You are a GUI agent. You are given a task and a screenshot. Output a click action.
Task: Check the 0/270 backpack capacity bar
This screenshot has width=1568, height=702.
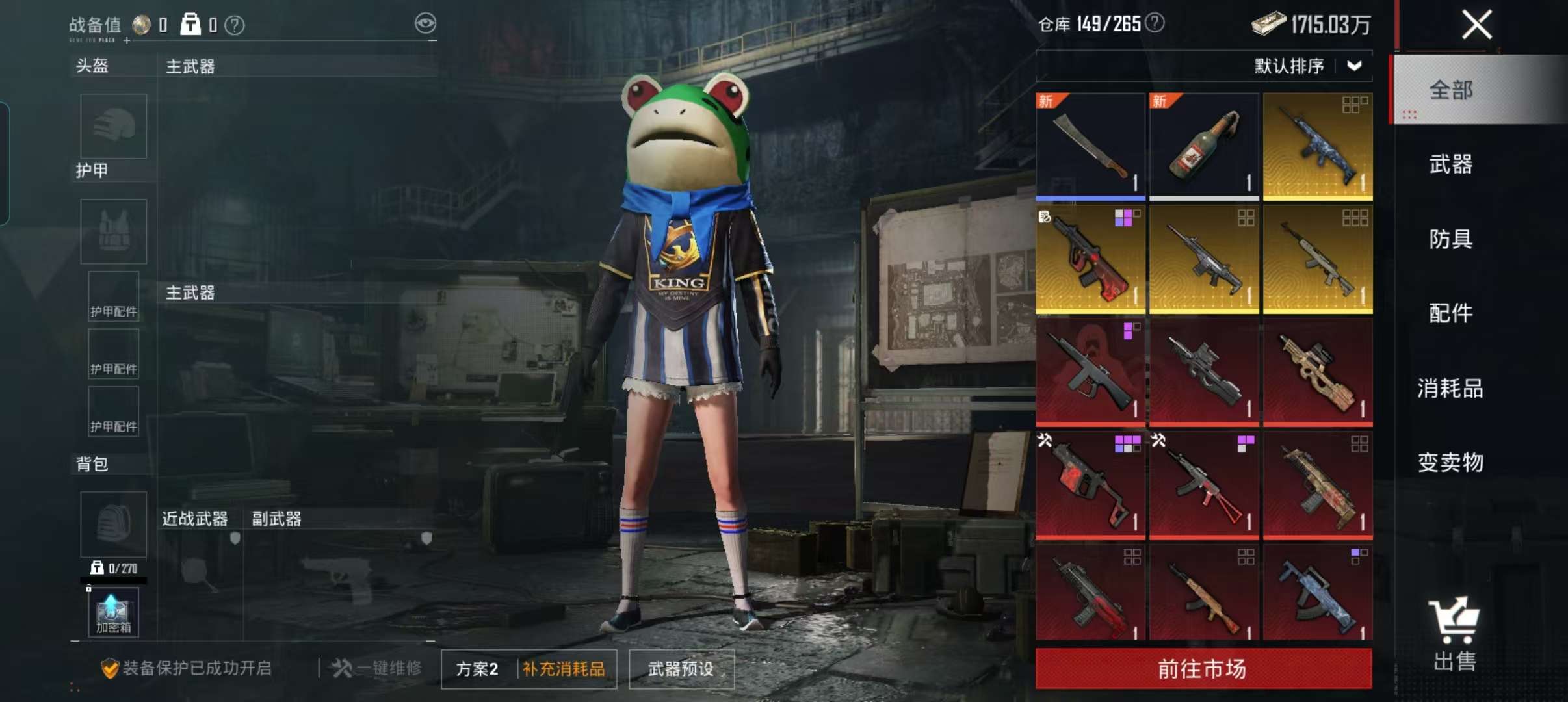click(x=113, y=568)
